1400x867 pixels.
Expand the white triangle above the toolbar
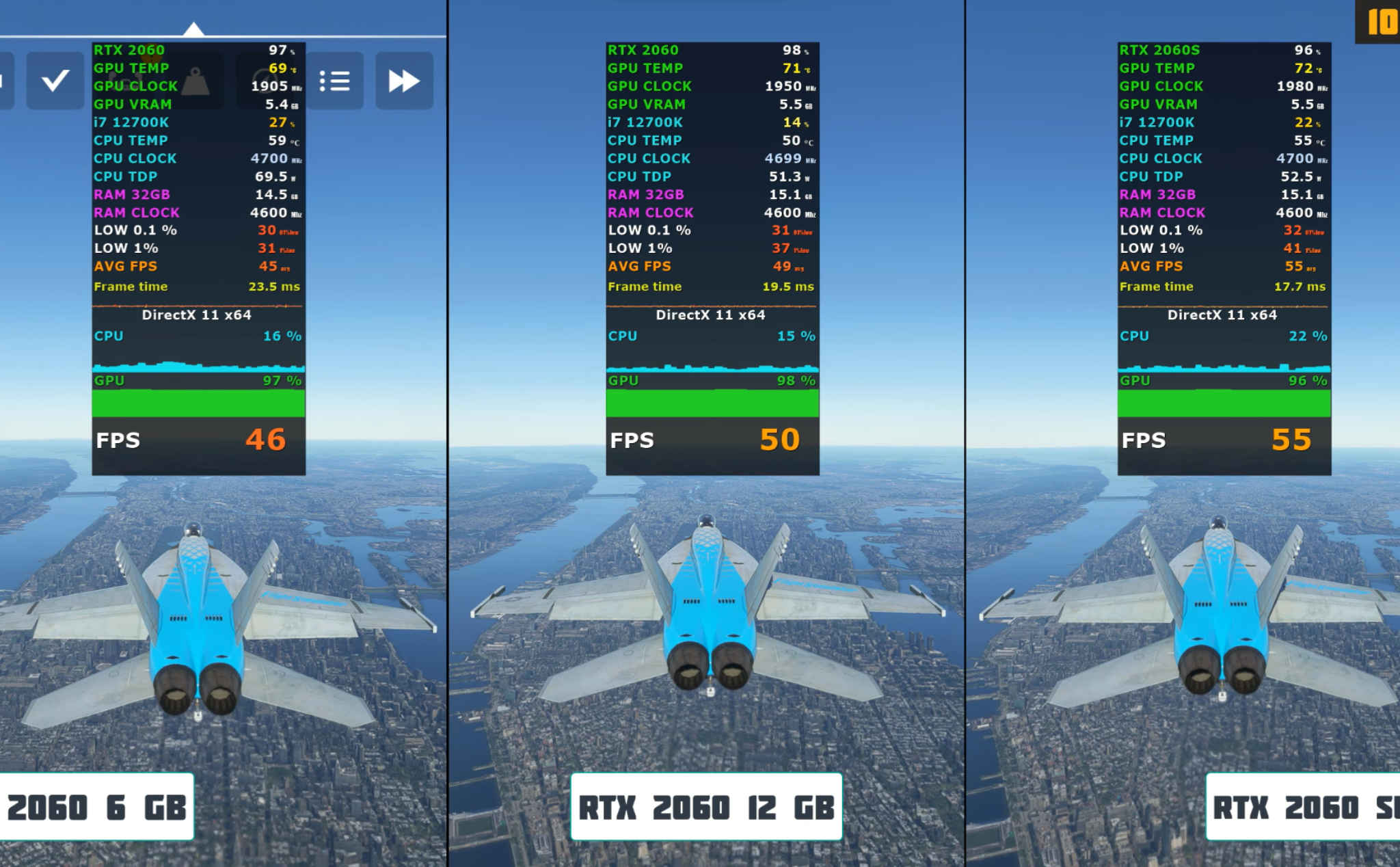pyautogui.click(x=195, y=27)
